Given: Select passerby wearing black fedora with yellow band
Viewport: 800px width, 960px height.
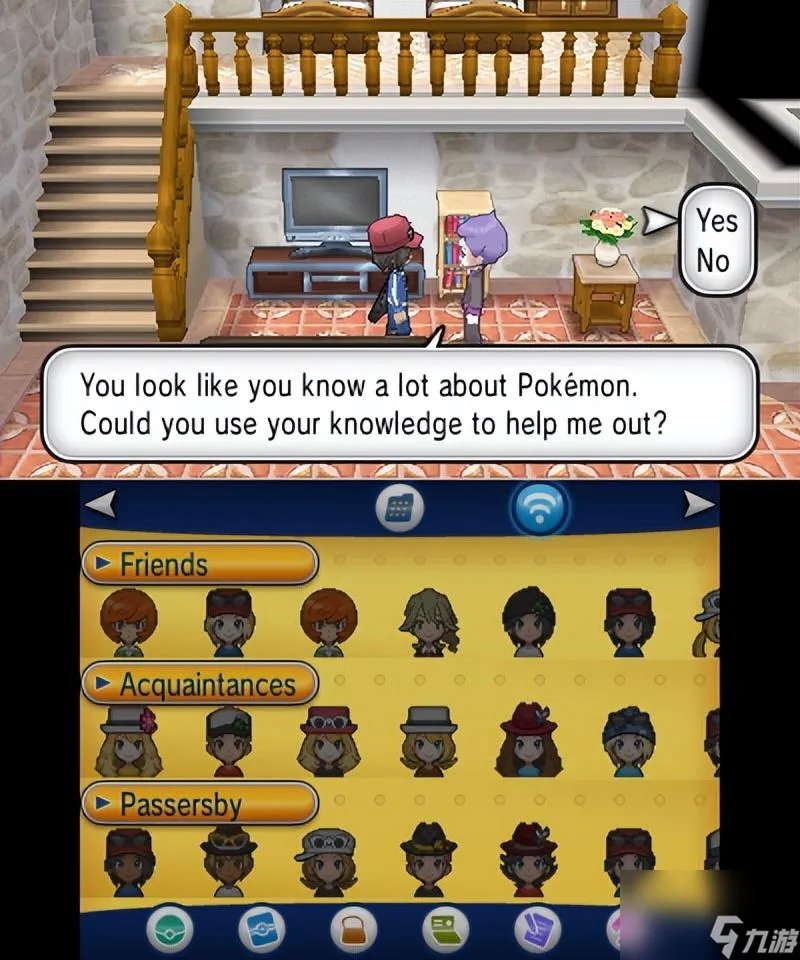Looking at the screenshot, I should tap(427, 858).
